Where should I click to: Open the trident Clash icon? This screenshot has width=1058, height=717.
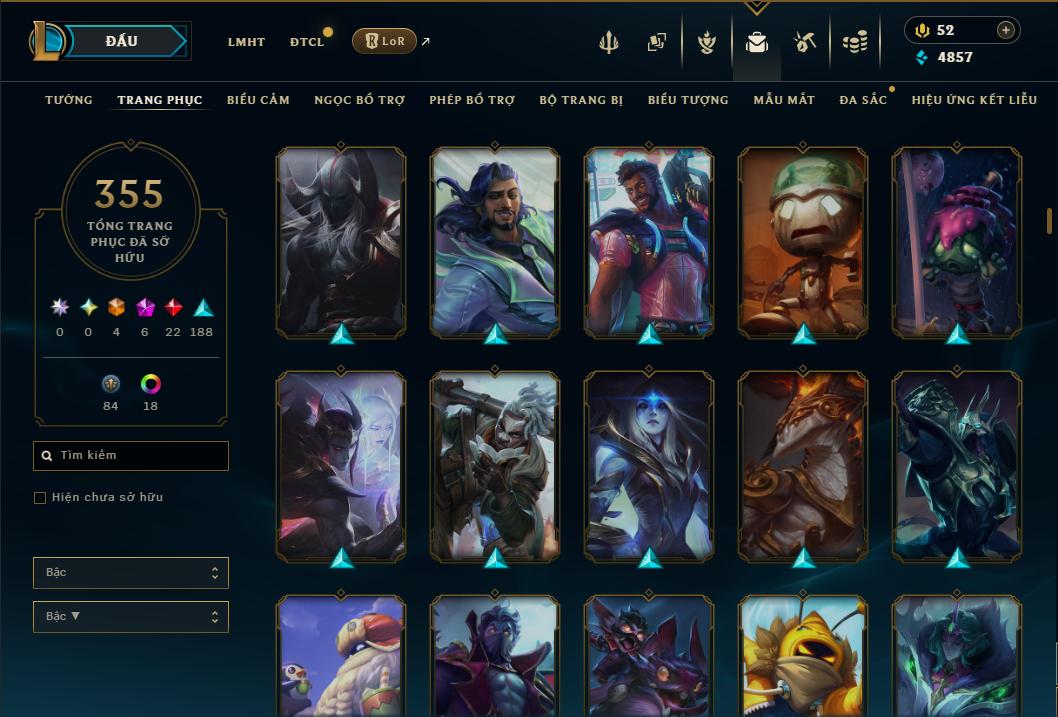pos(609,42)
